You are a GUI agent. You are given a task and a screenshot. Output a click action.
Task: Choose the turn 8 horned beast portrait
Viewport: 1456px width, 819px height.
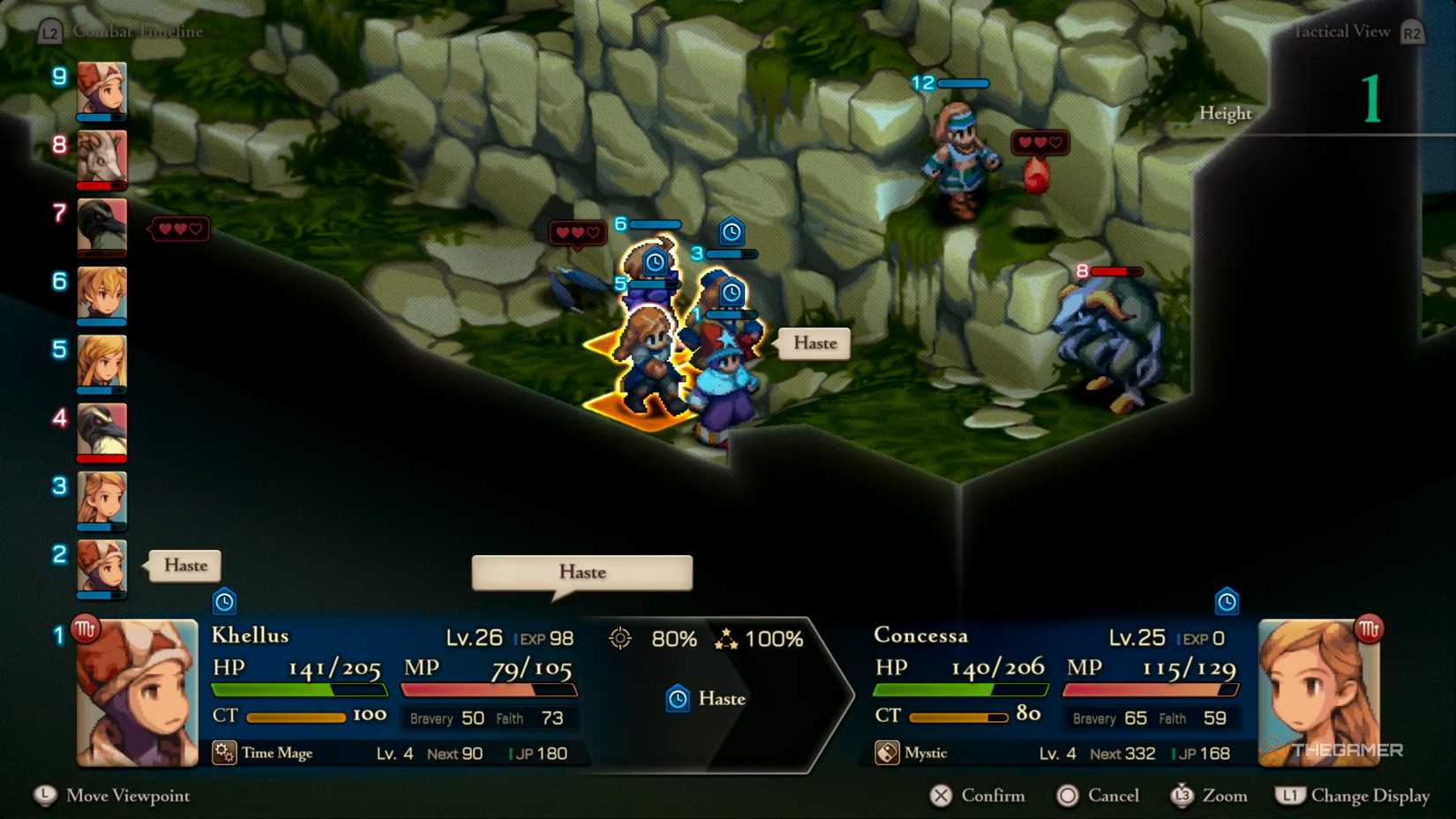point(101,158)
